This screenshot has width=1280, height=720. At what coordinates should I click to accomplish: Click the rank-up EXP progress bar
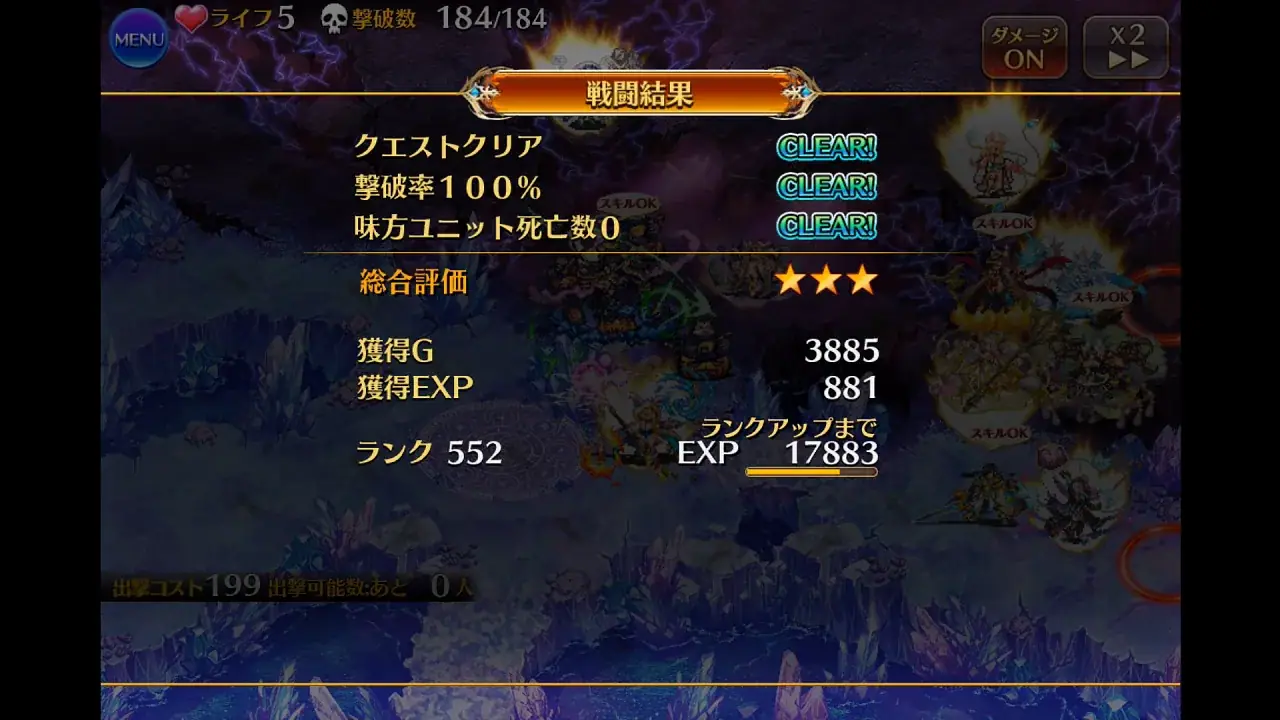tap(810, 471)
